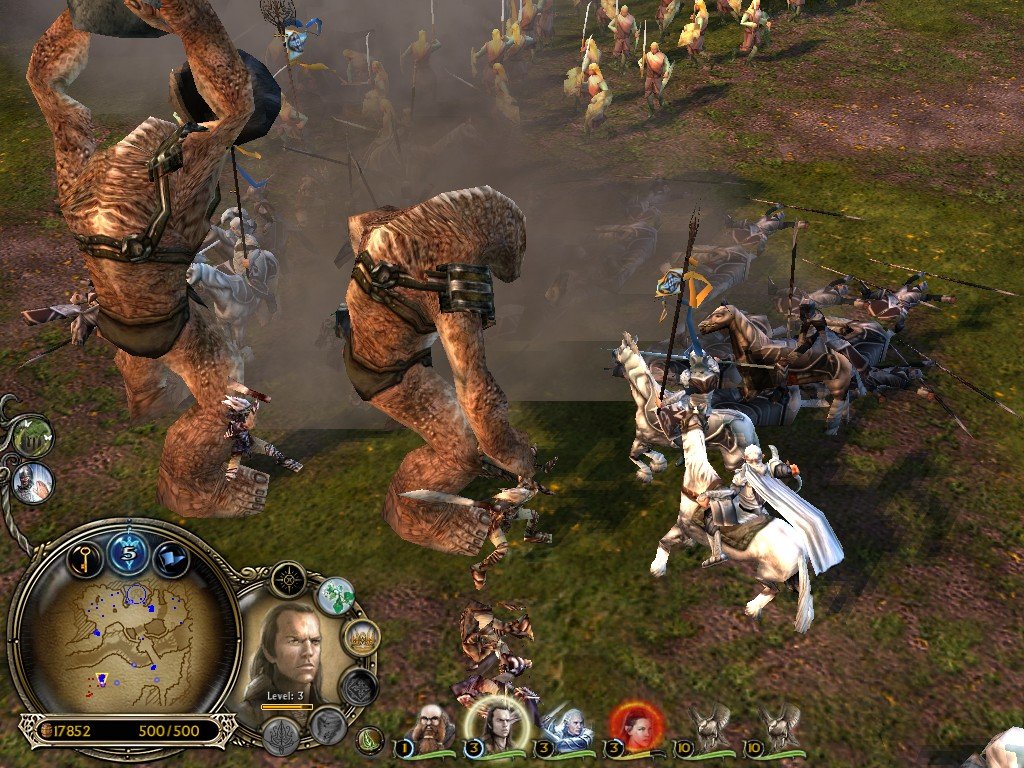Viewport: 1024px width, 768px height.
Task: Click the blue flag beacon icon
Action: point(171,557)
